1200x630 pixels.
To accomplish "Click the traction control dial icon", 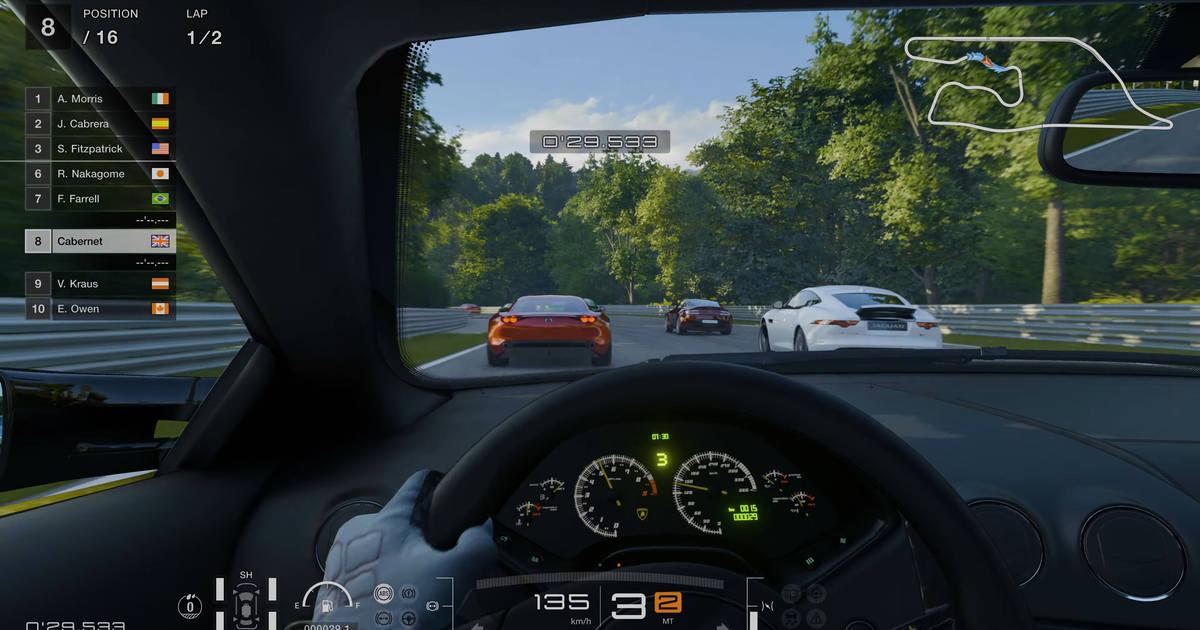I will click(x=189, y=605).
